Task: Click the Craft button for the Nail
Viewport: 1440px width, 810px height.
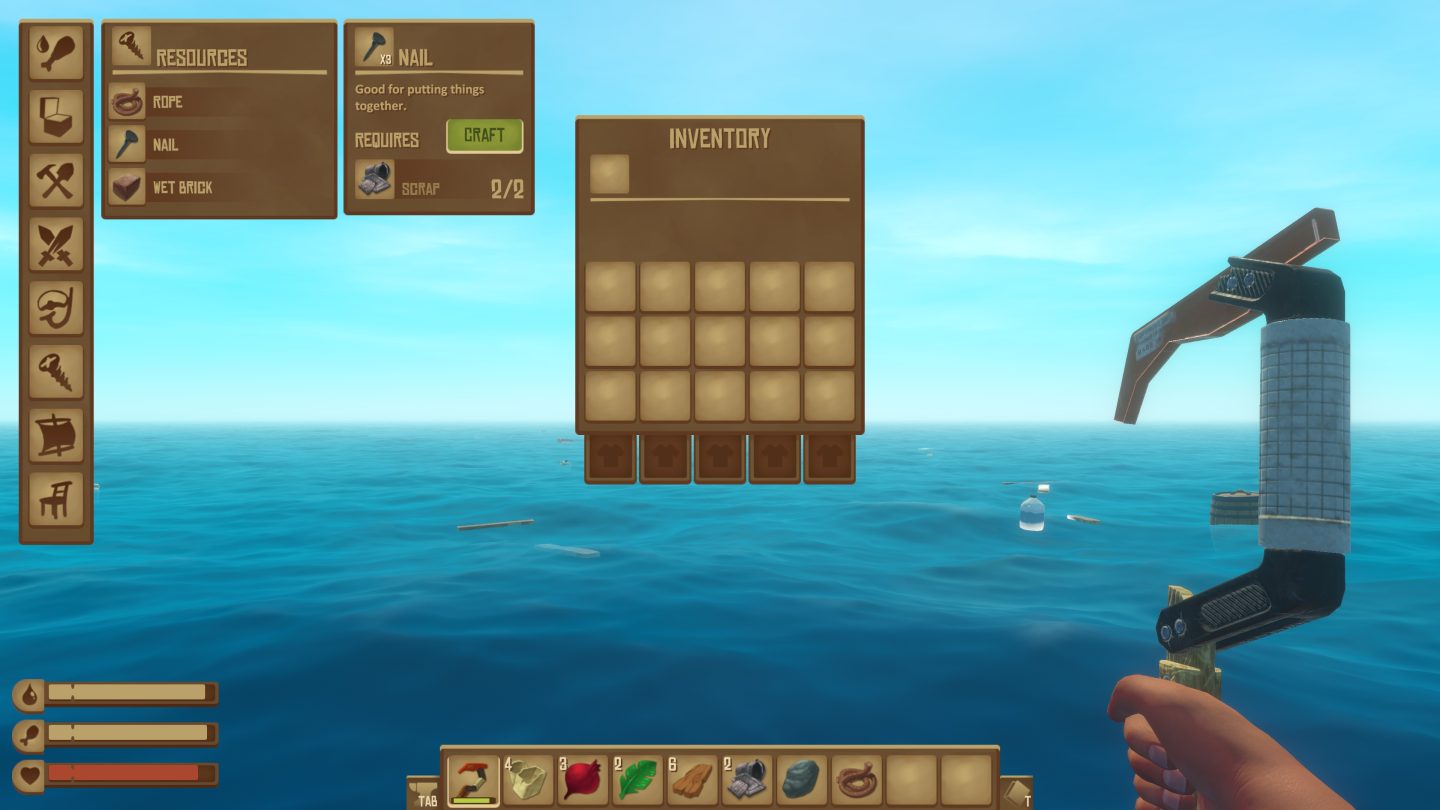Action: tap(484, 136)
